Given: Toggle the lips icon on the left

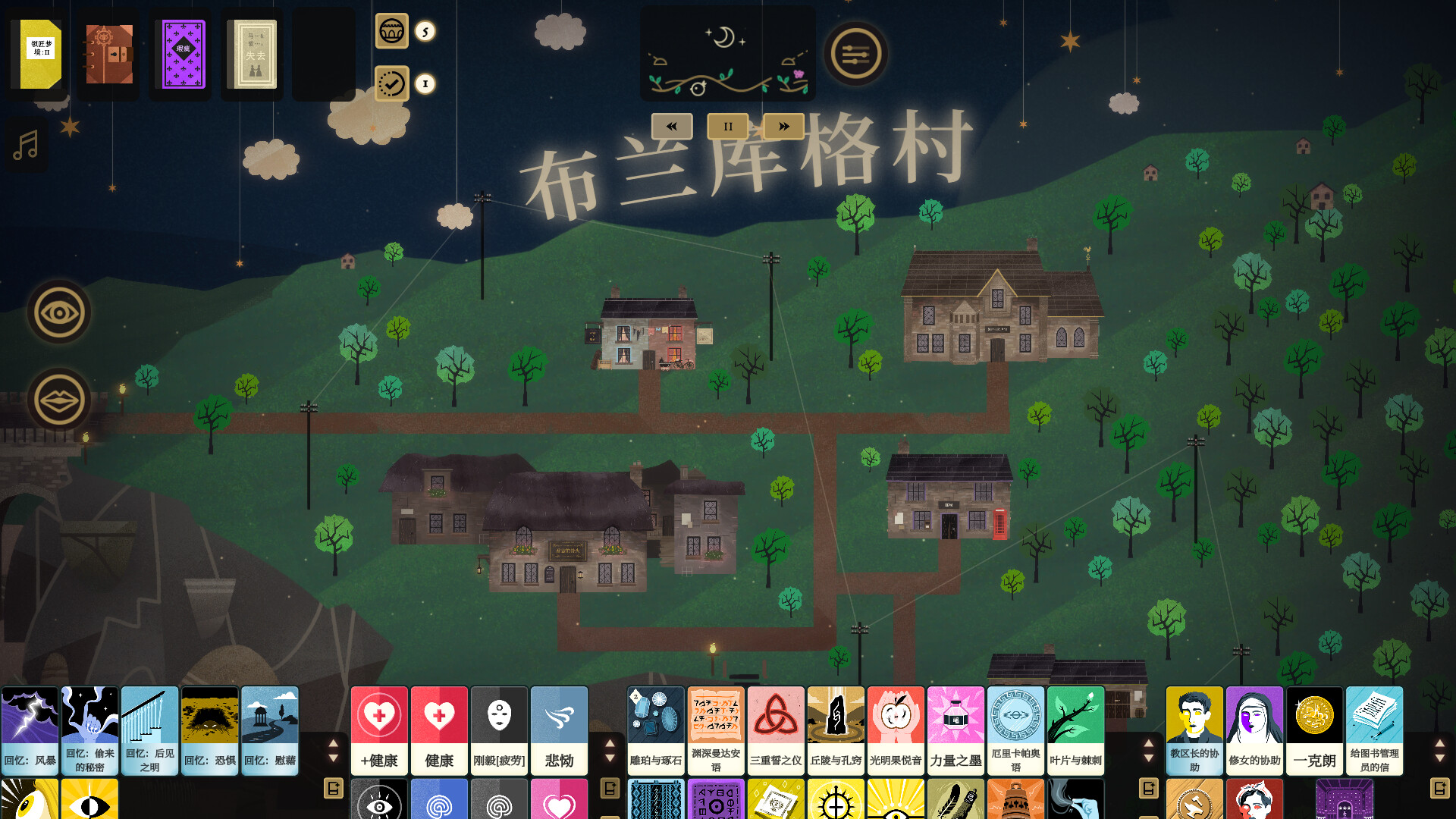Looking at the screenshot, I should tap(58, 400).
